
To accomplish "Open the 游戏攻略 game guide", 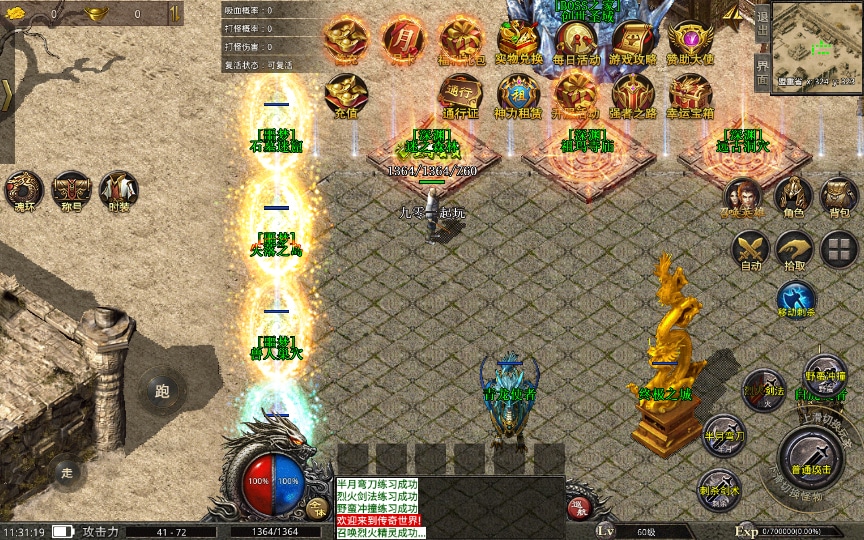I will 633,38.
